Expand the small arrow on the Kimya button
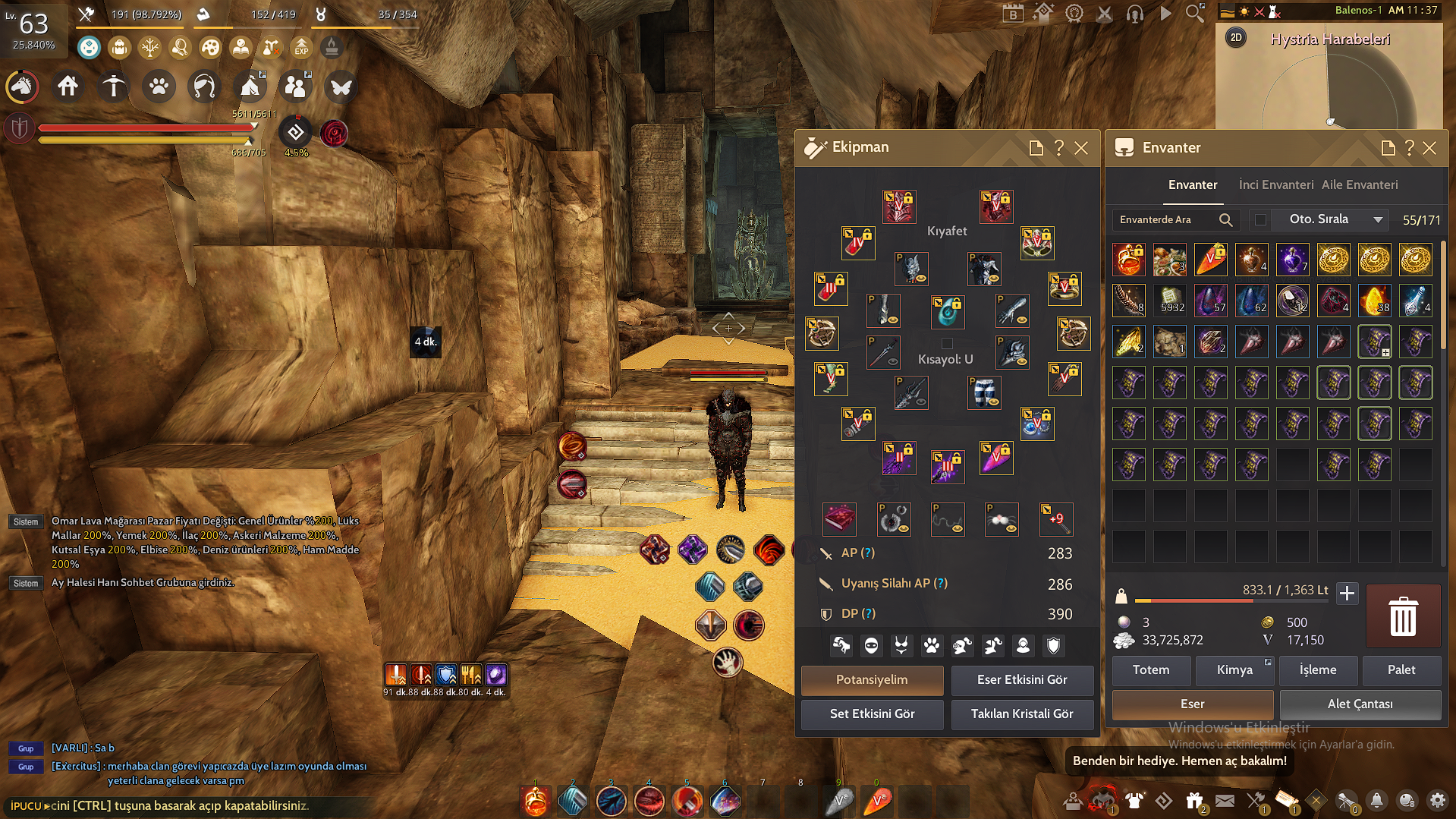 click(x=1268, y=662)
